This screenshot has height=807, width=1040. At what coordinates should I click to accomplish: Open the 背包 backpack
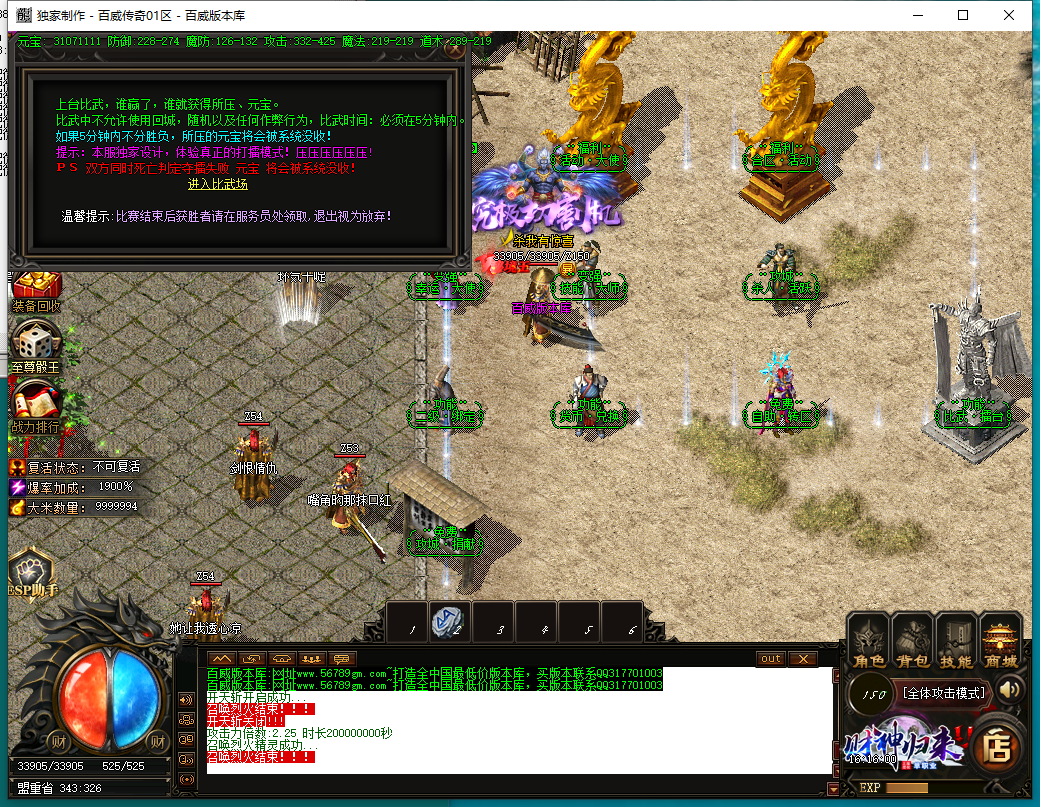pyautogui.click(x=911, y=639)
